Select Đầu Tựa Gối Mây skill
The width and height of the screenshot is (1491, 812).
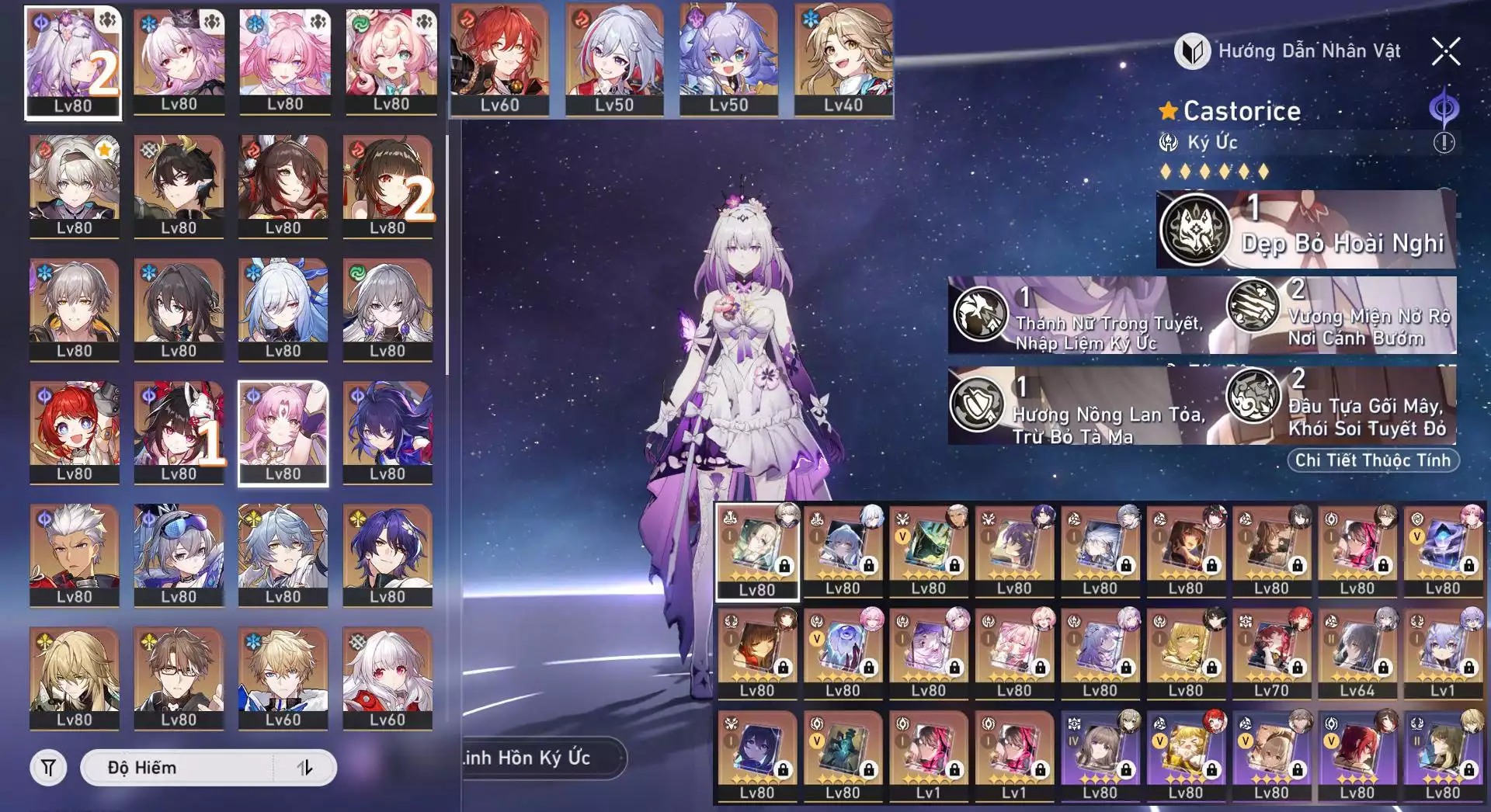(x=1340, y=406)
